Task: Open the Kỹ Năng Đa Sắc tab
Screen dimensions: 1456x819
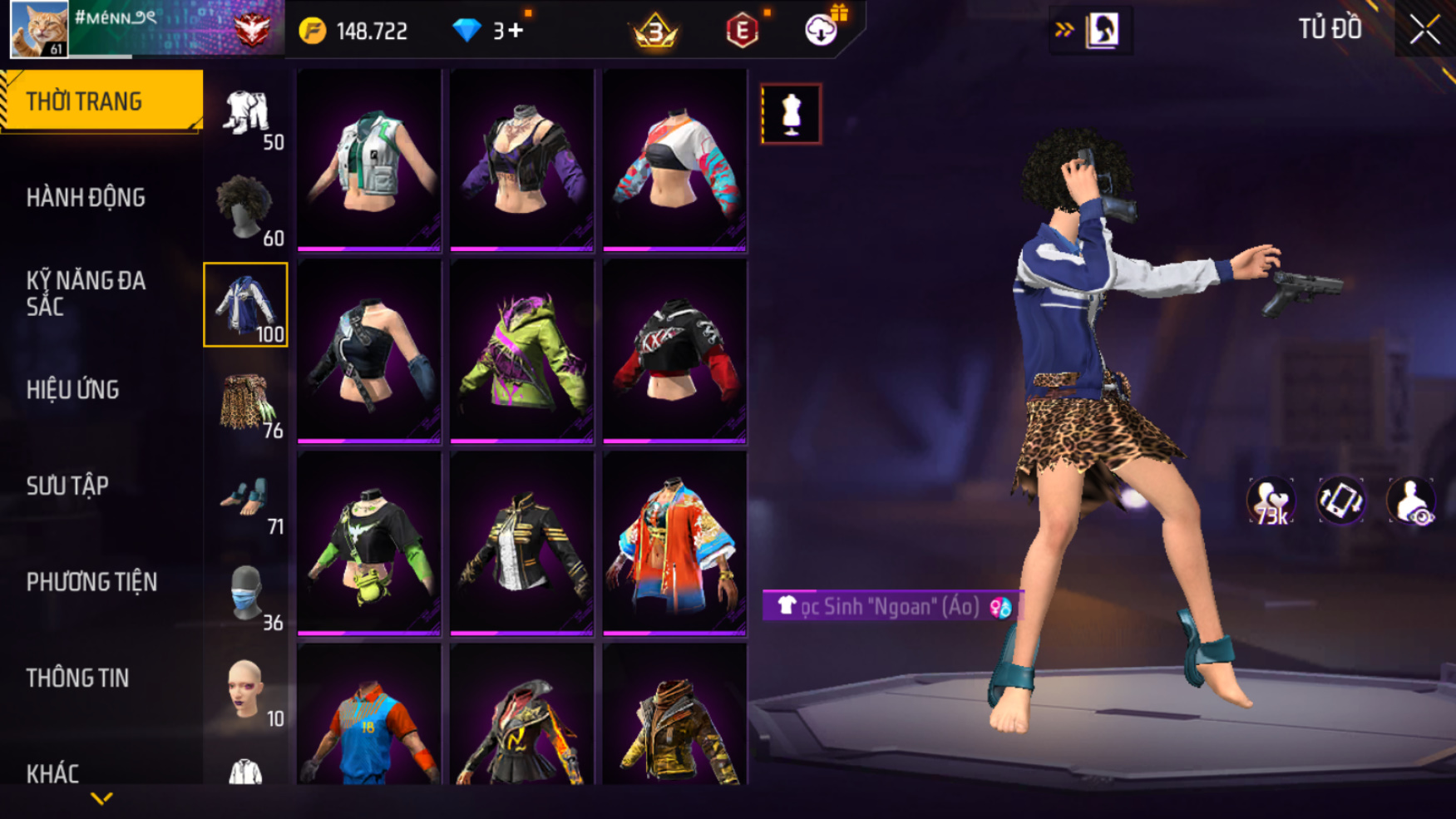Action: [86, 293]
